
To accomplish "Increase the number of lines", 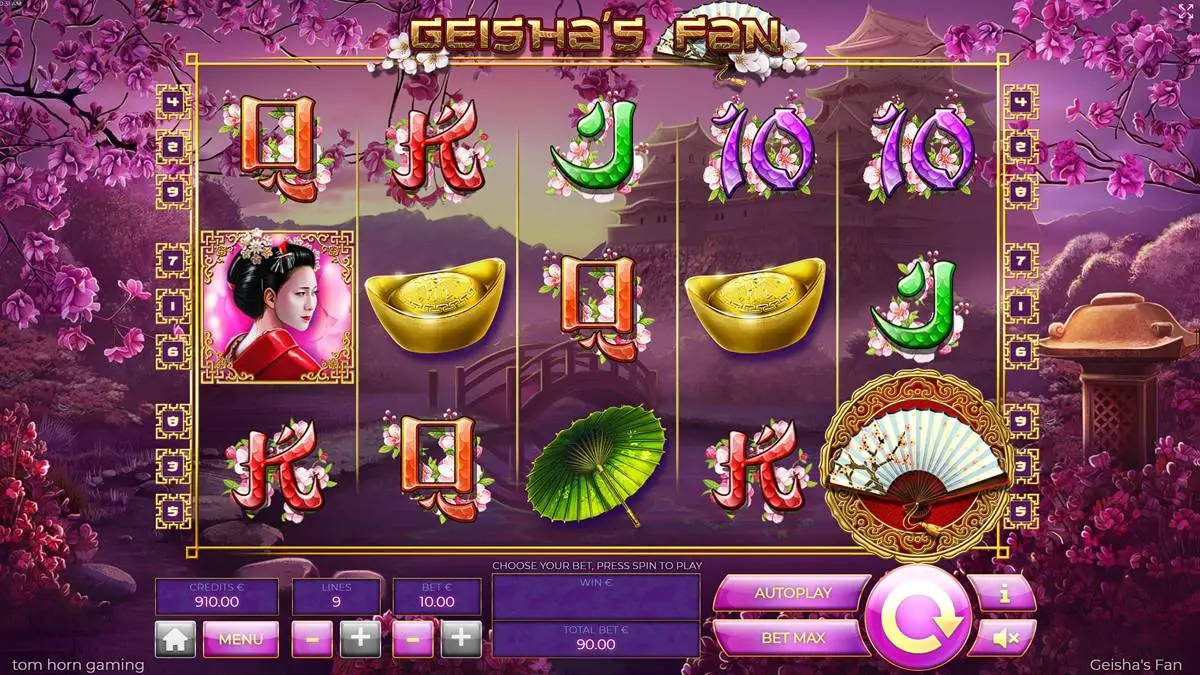I will click(360, 638).
